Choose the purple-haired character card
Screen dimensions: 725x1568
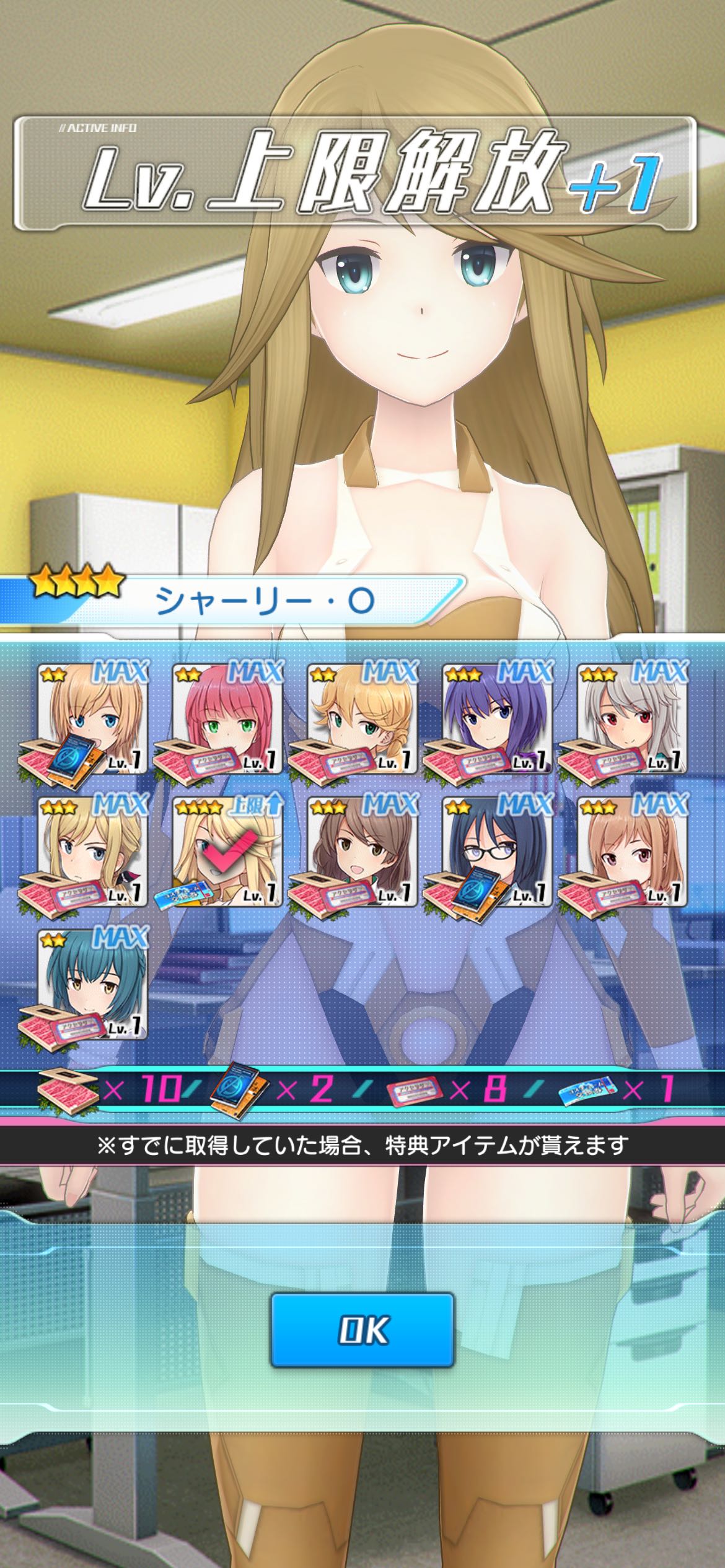click(497, 718)
